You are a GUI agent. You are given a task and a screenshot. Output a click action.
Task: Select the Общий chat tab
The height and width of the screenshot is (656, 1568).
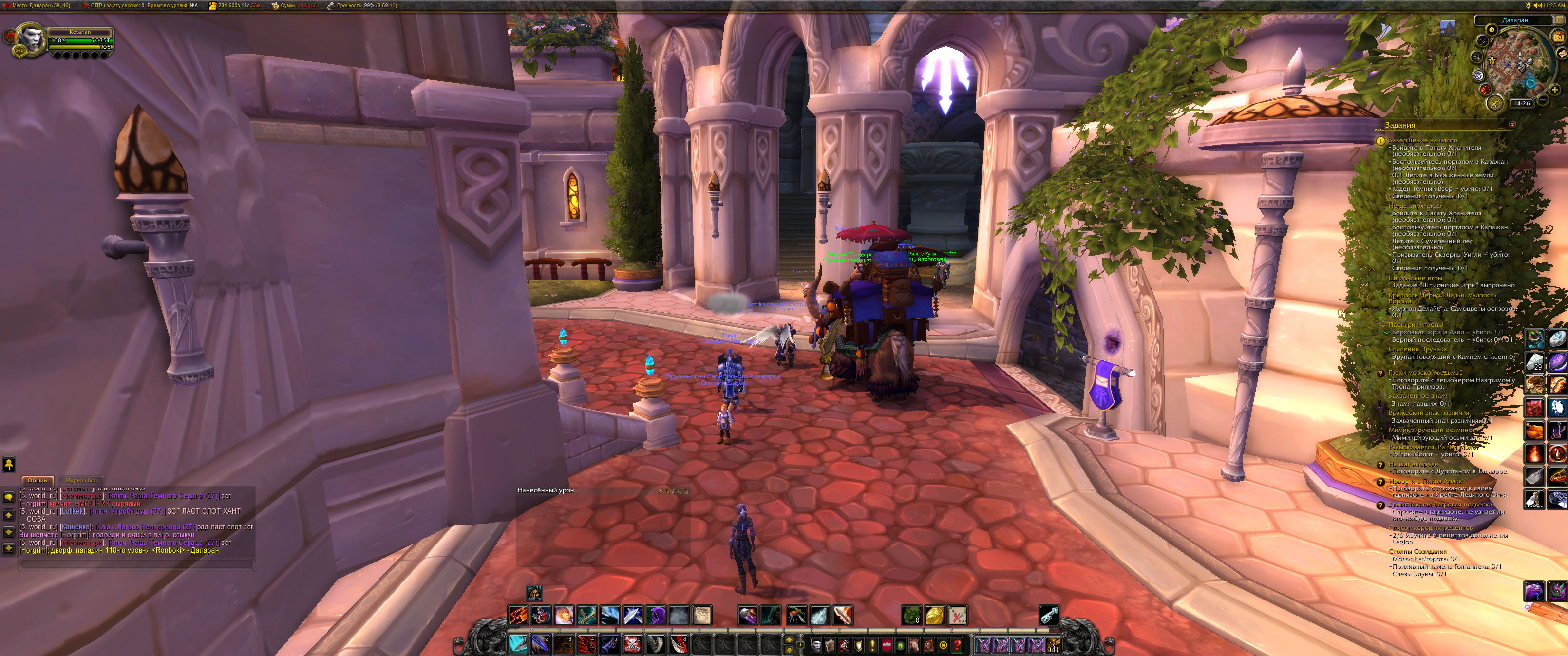[37, 480]
